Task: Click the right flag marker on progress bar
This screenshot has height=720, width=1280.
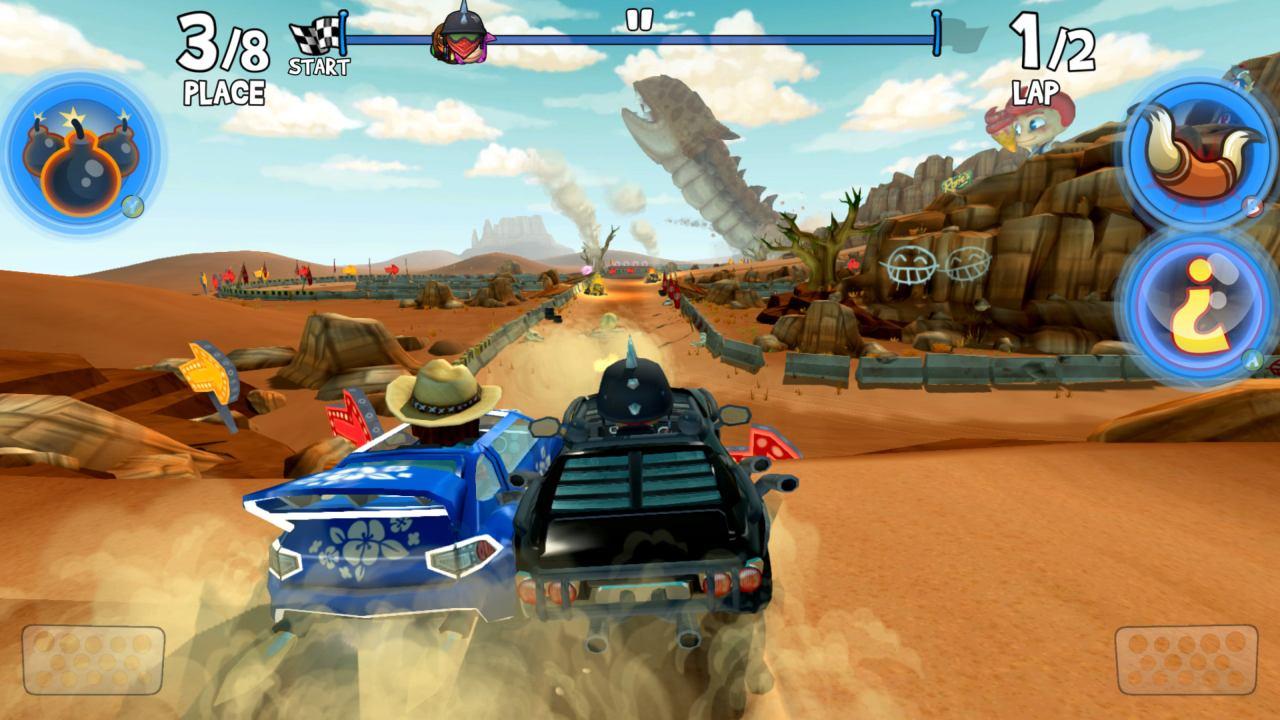Action: click(x=938, y=35)
